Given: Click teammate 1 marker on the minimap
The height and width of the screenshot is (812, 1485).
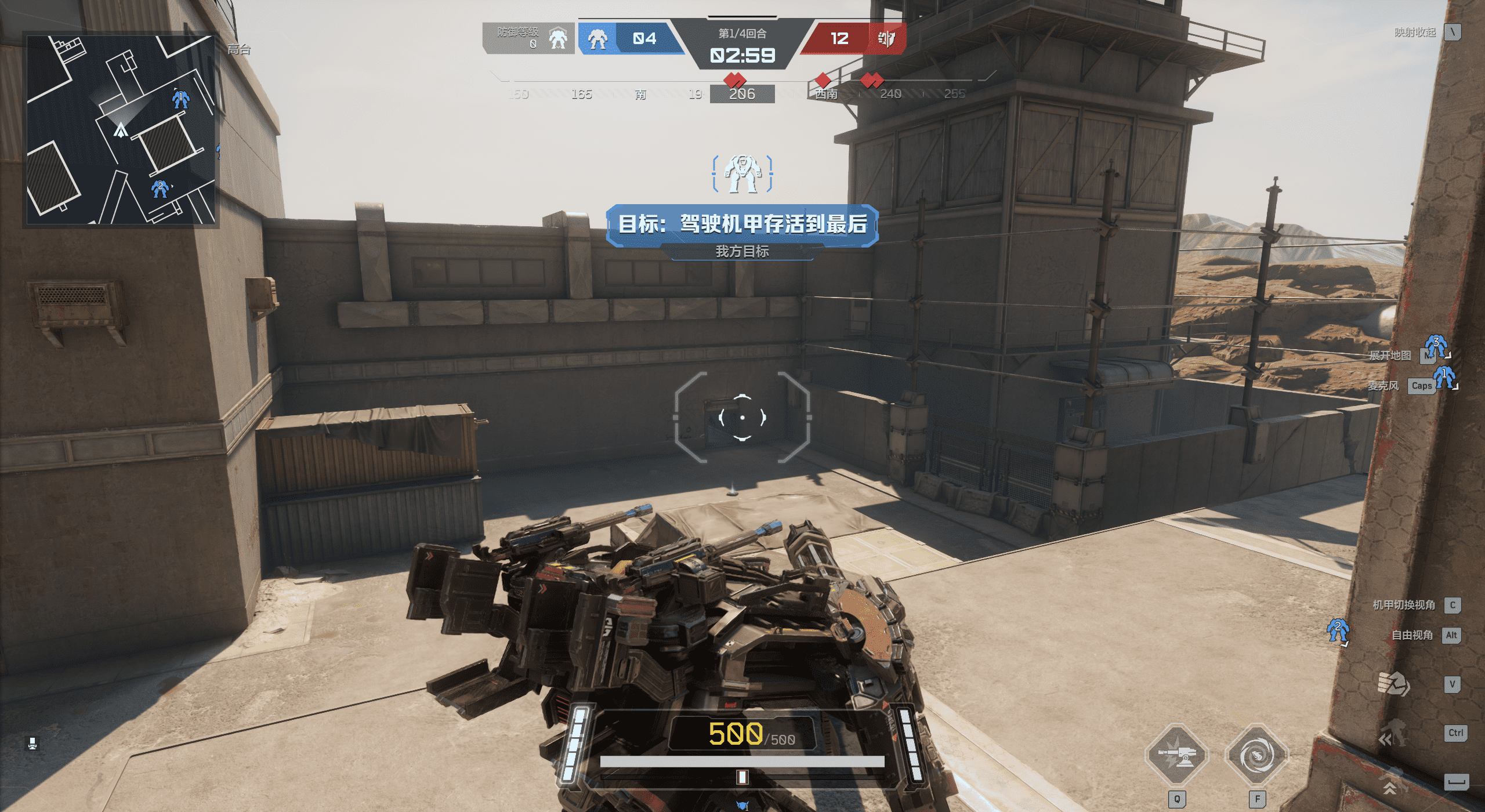Looking at the screenshot, I should [181, 99].
